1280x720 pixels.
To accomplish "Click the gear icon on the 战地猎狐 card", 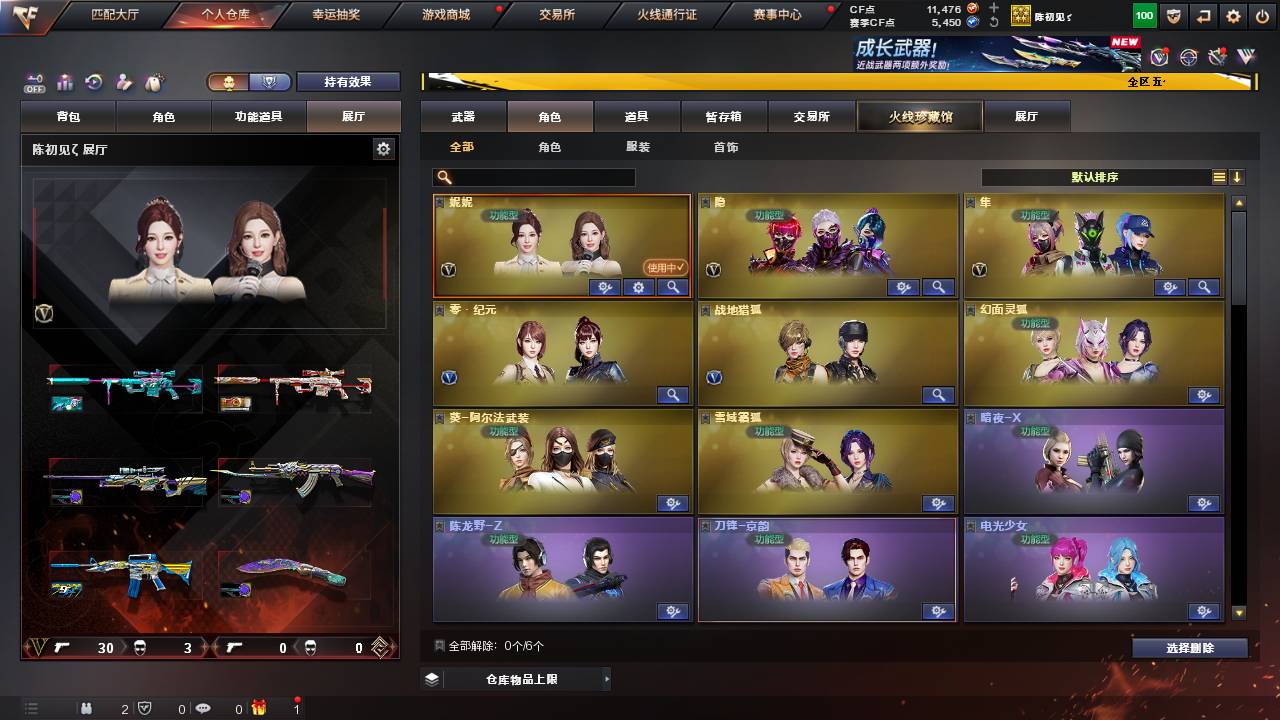I will (937, 394).
